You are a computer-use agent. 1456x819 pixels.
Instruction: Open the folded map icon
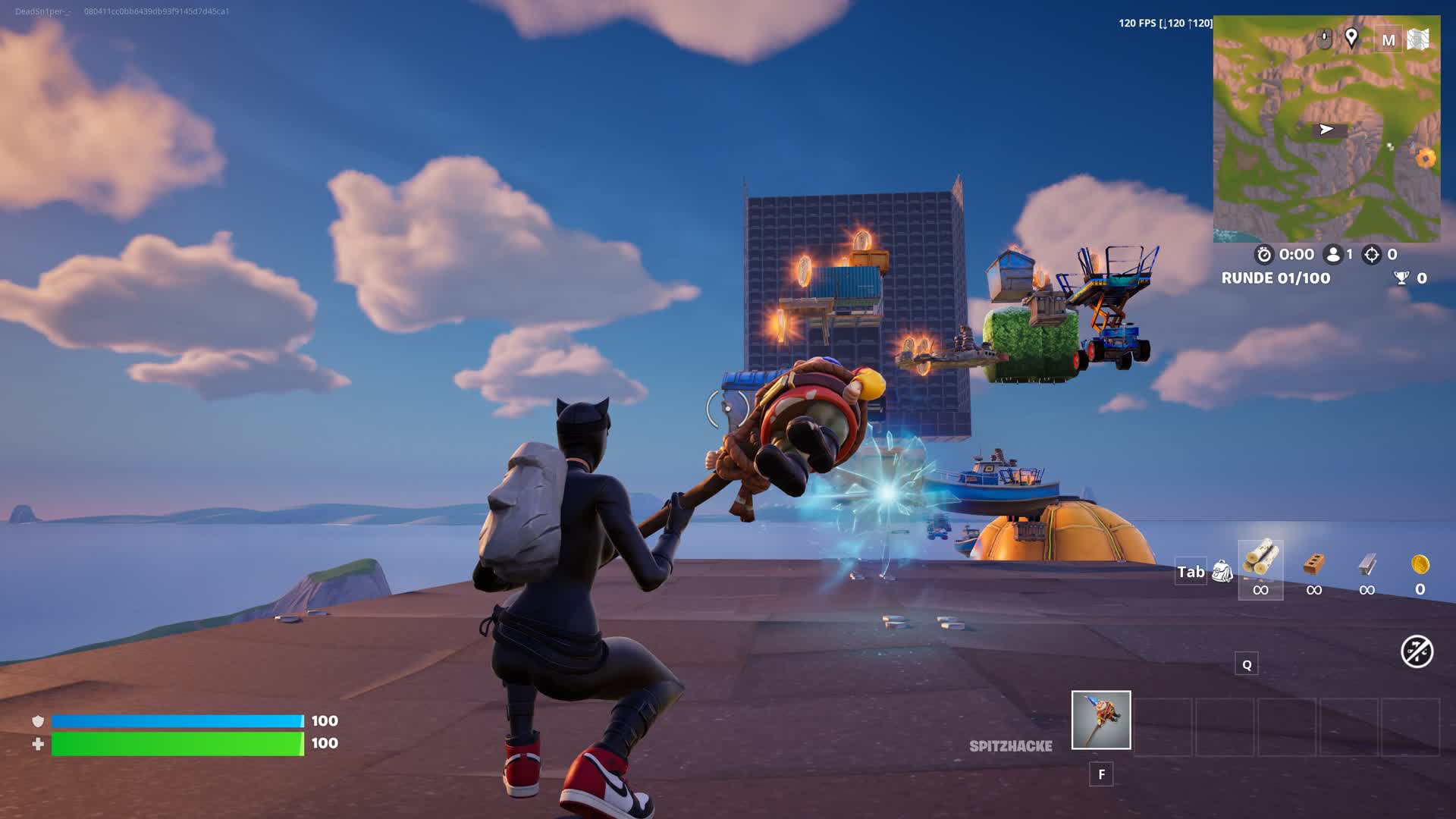pos(1418,39)
